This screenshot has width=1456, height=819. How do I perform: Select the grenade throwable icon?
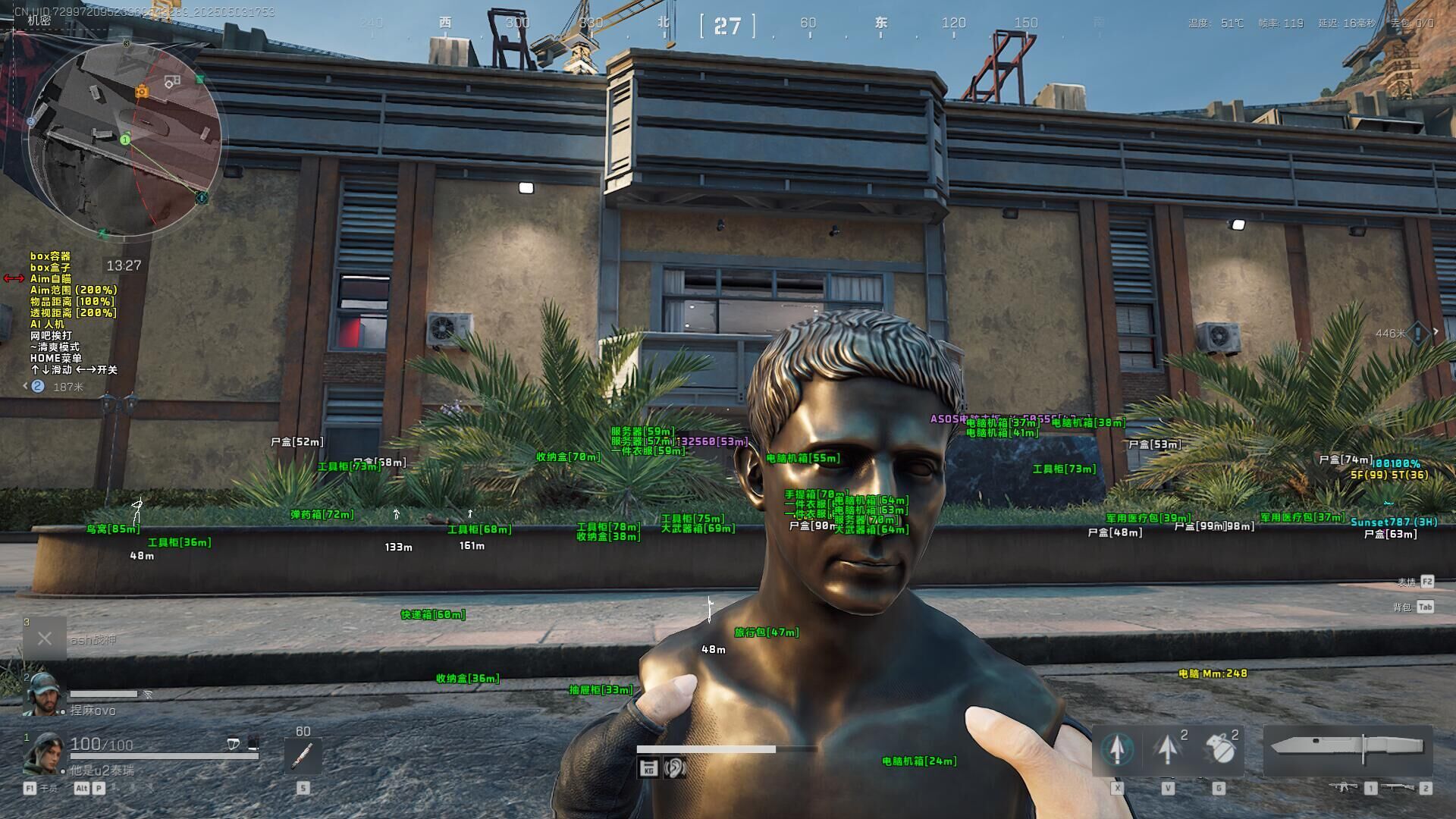[1219, 749]
